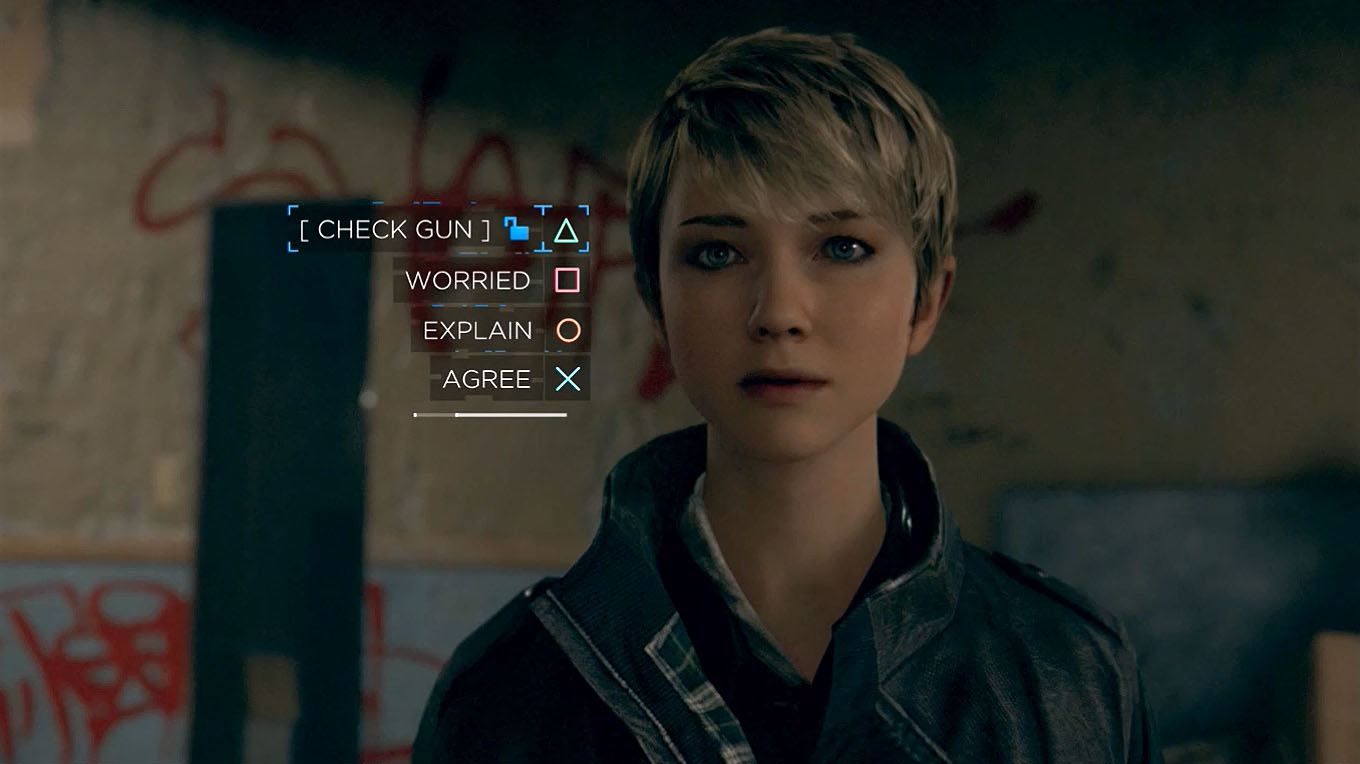Click the X symbol for the bottom dialogue choice
This screenshot has height=764, width=1360.
tap(565, 379)
